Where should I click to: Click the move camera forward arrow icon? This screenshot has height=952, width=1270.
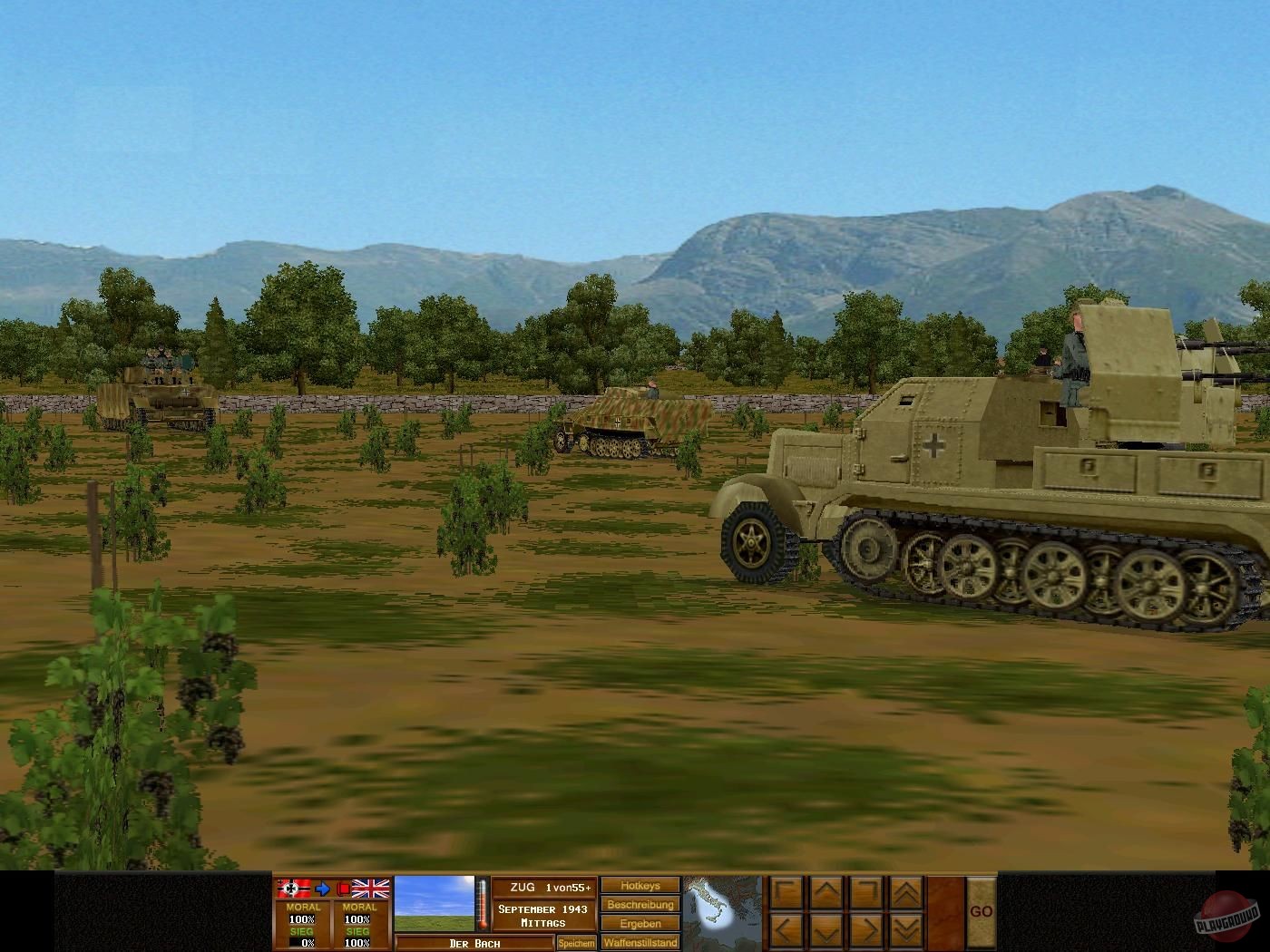coord(825,890)
